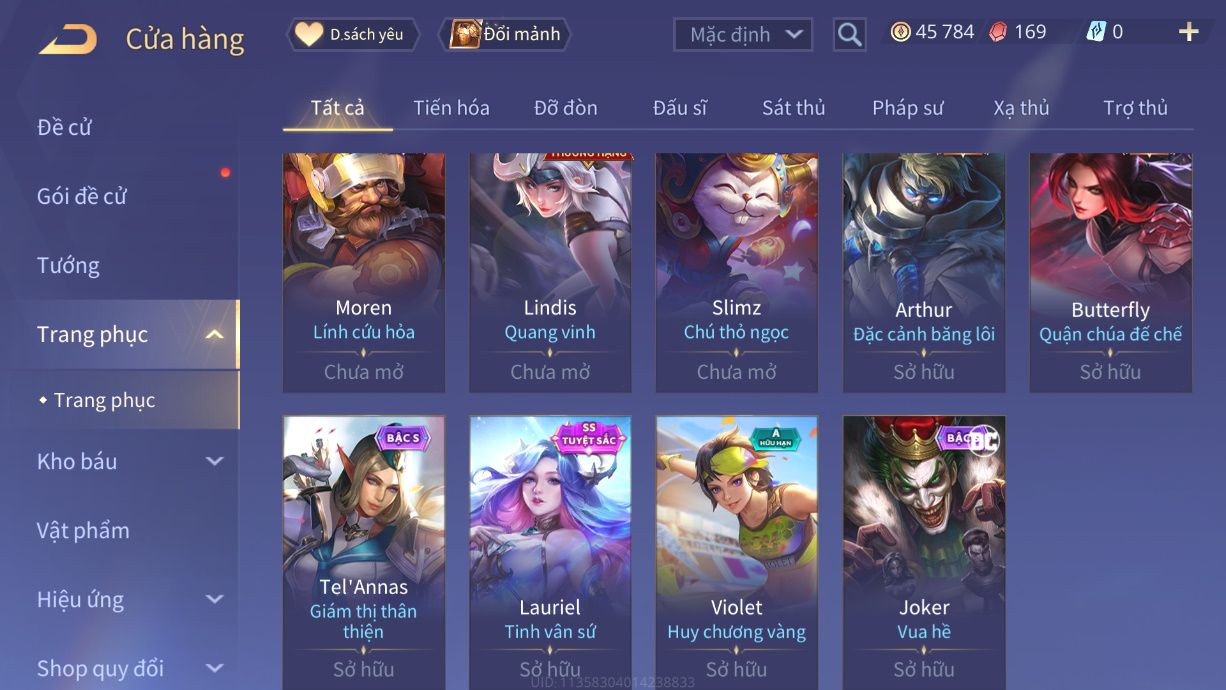This screenshot has width=1226, height=690.
Task: Click the magnifying glass search button
Action: click(x=849, y=35)
